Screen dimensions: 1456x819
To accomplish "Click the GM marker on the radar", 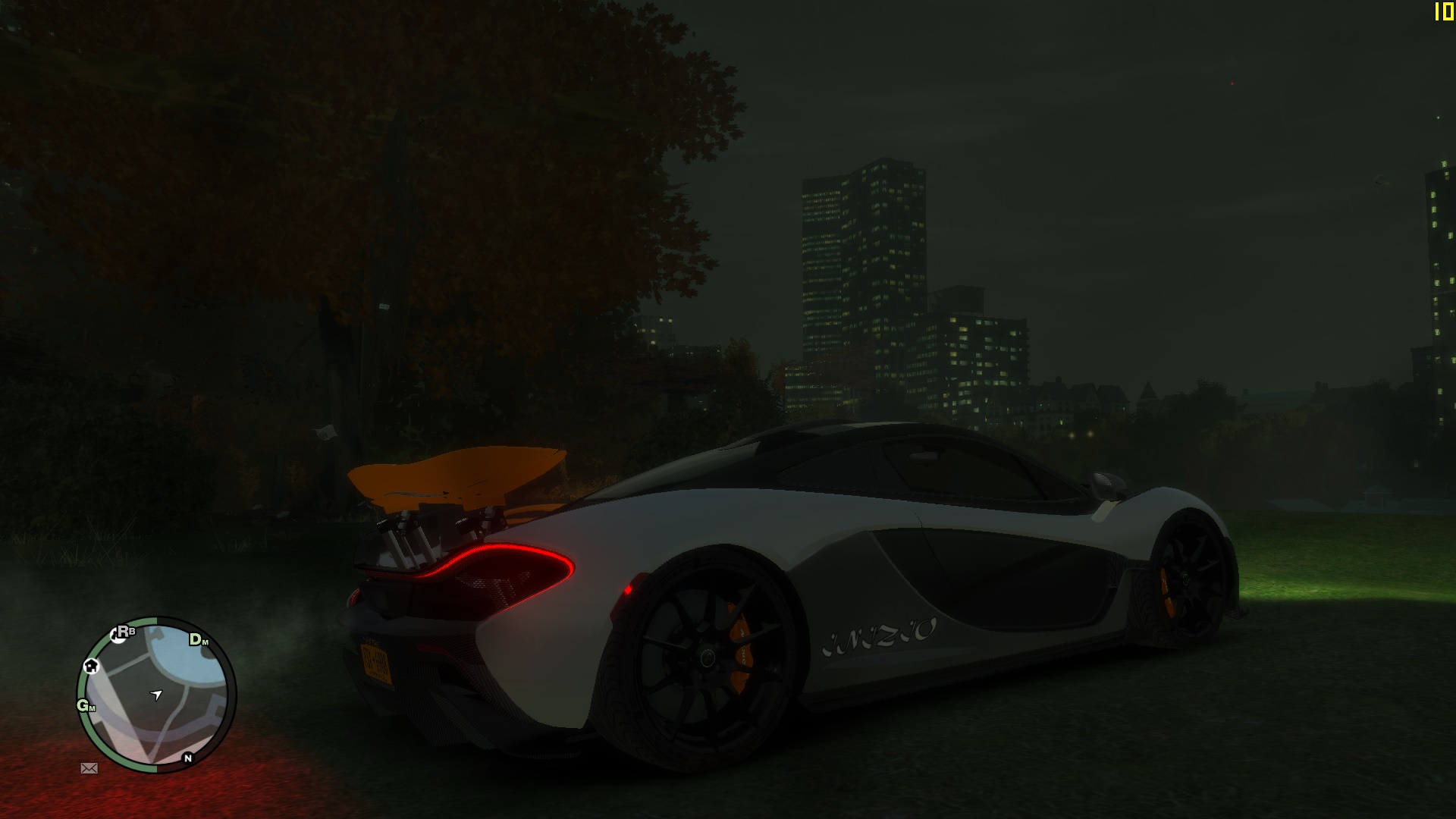I will click(86, 705).
